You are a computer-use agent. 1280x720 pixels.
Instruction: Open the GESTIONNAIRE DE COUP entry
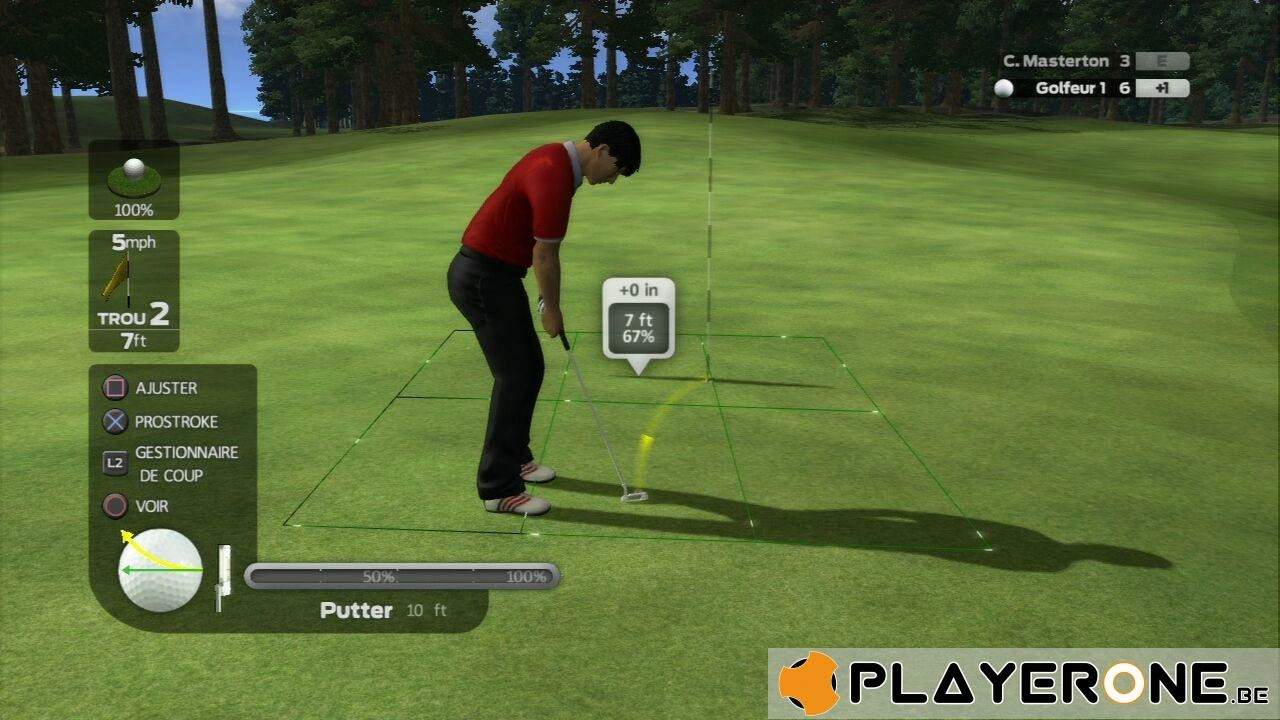coord(185,464)
